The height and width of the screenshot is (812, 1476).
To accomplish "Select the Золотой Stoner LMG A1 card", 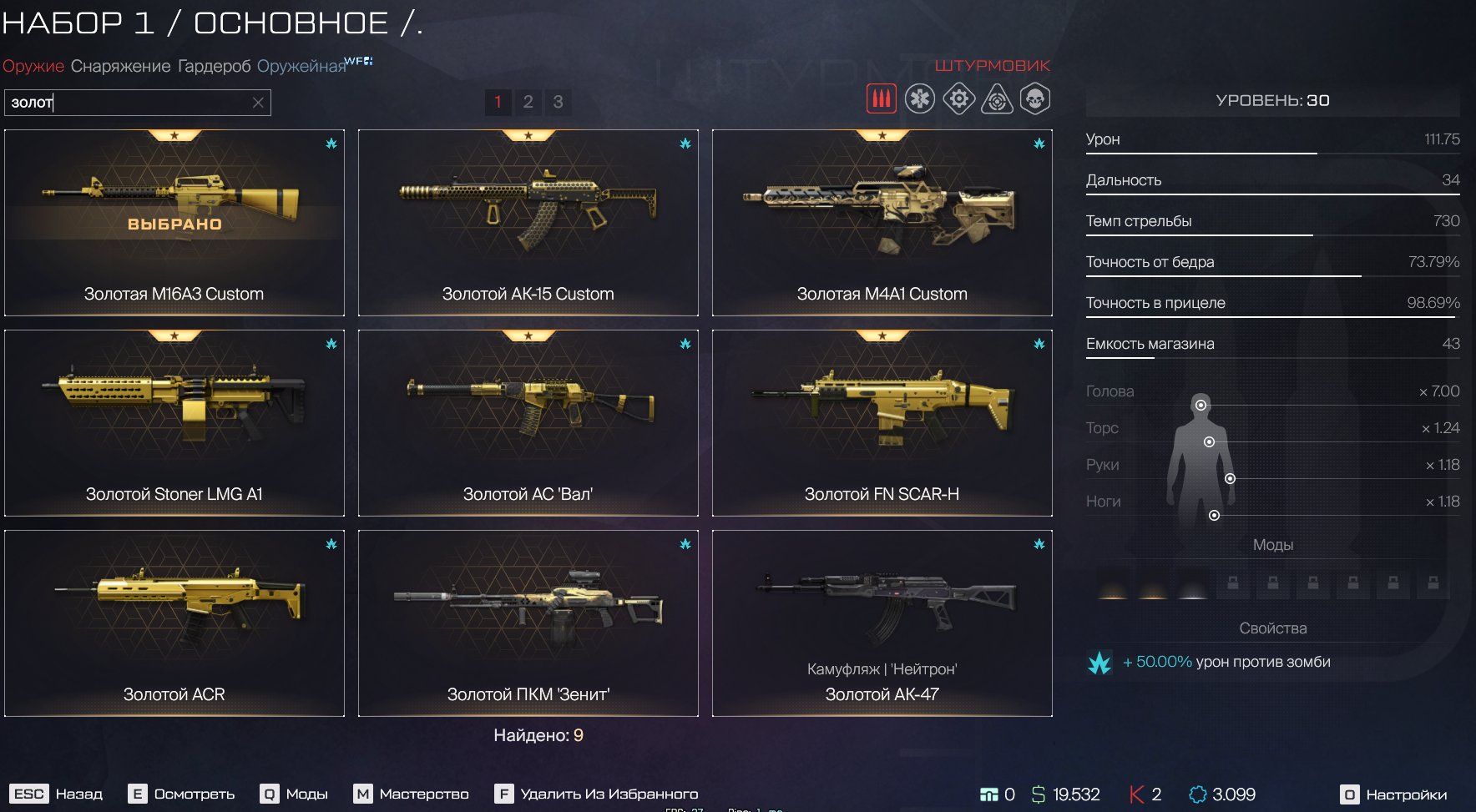I will [x=174, y=422].
